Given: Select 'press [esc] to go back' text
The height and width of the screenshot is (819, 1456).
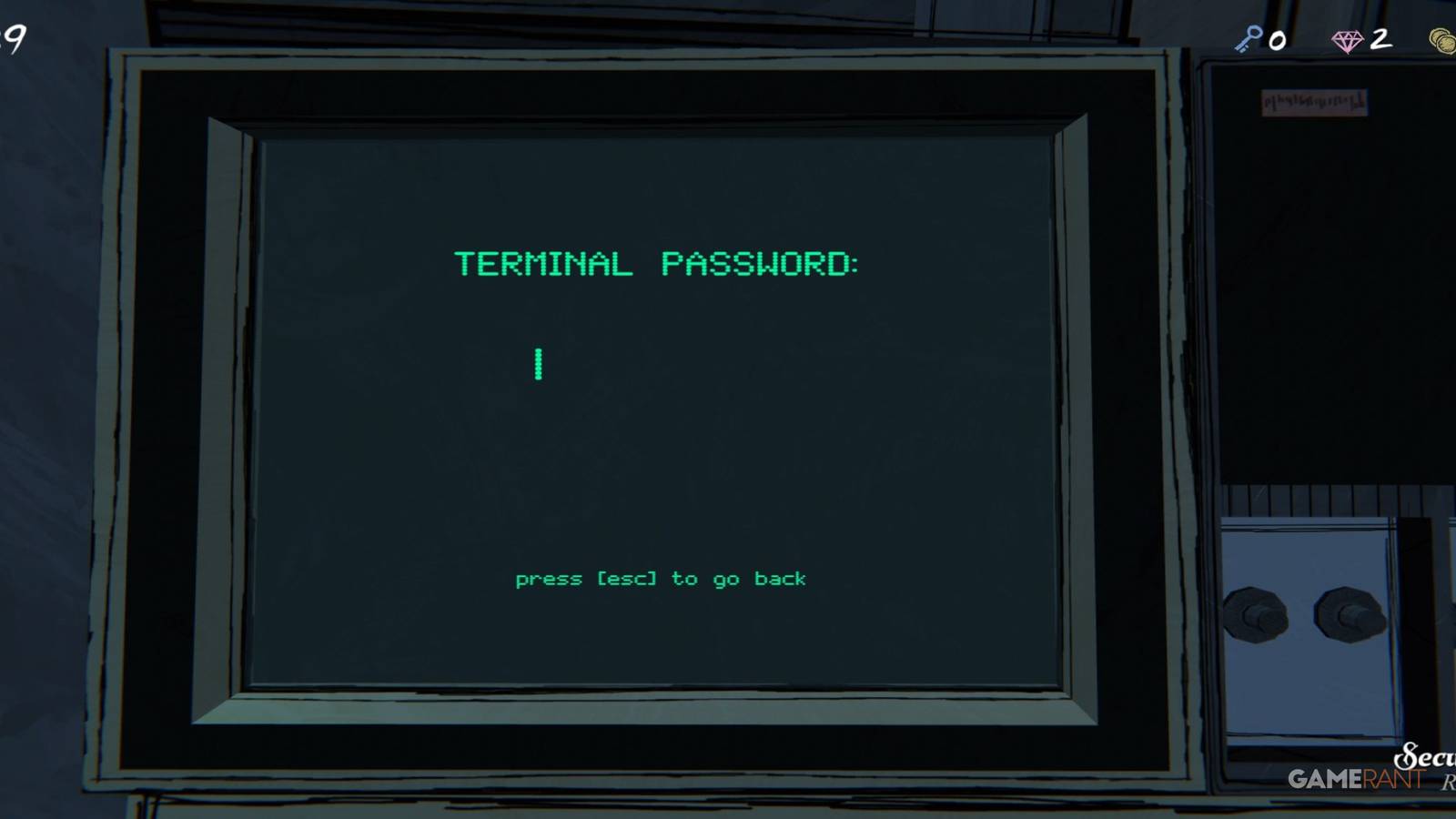Looking at the screenshot, I should point(660,578).
